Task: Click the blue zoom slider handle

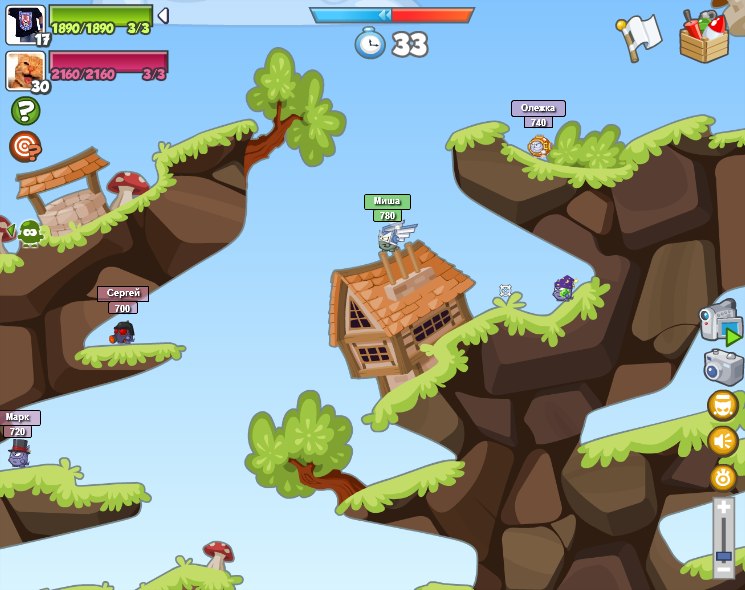Action: pos(723,555)
